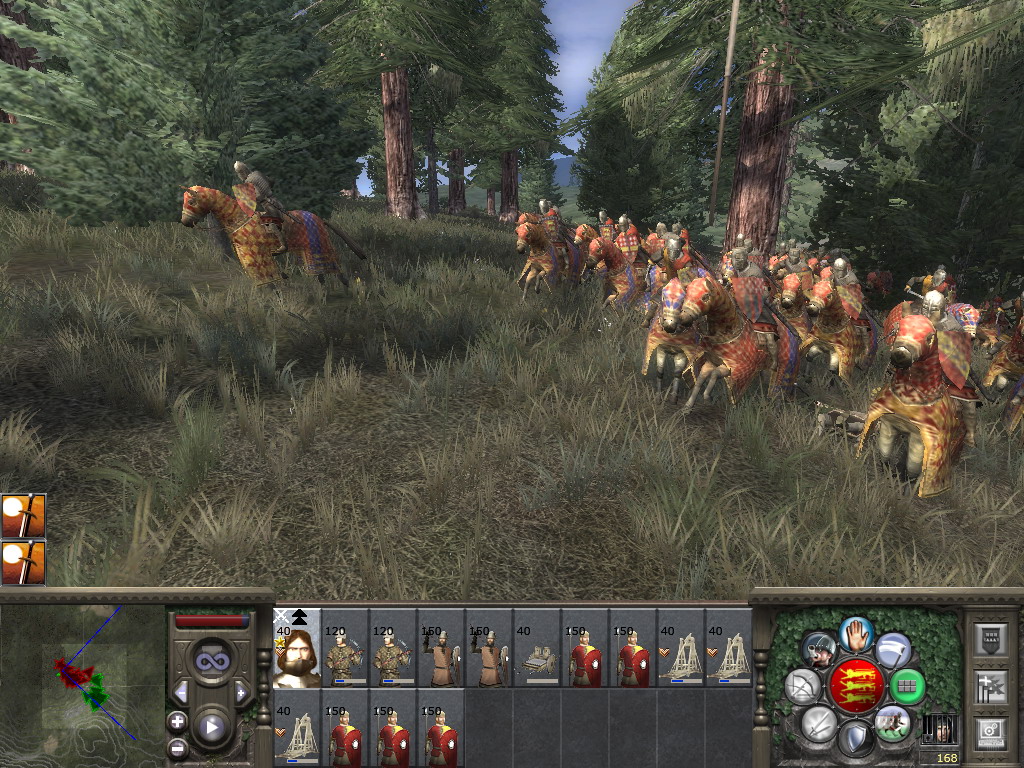
Task: Slow game speed with the left arrow
Action: pyautogui.click(x=181, y=692)
